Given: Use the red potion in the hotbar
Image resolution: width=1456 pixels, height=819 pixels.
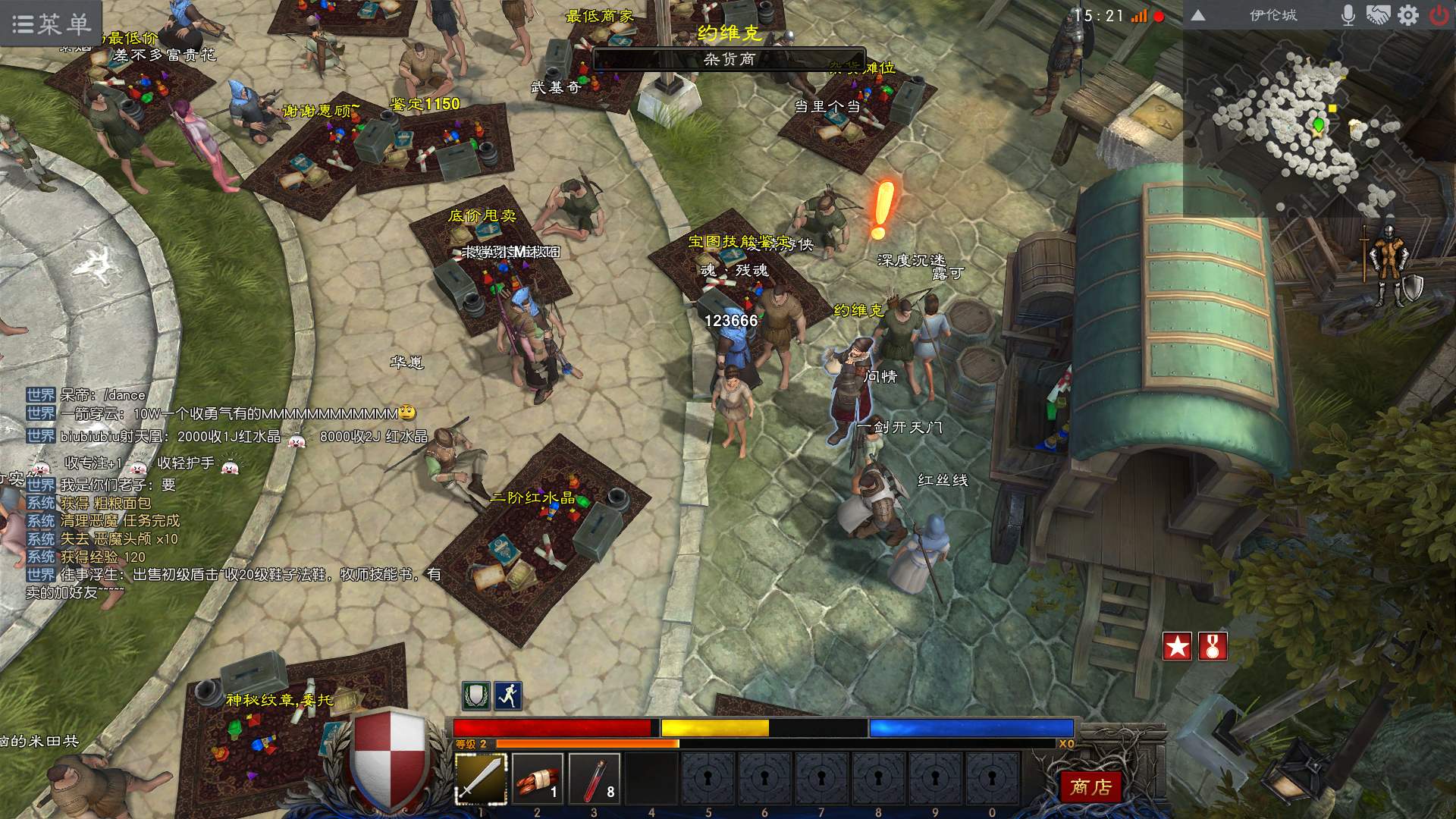Looking at the screenshot, I should pyautogui.click(x=595, y=778).
